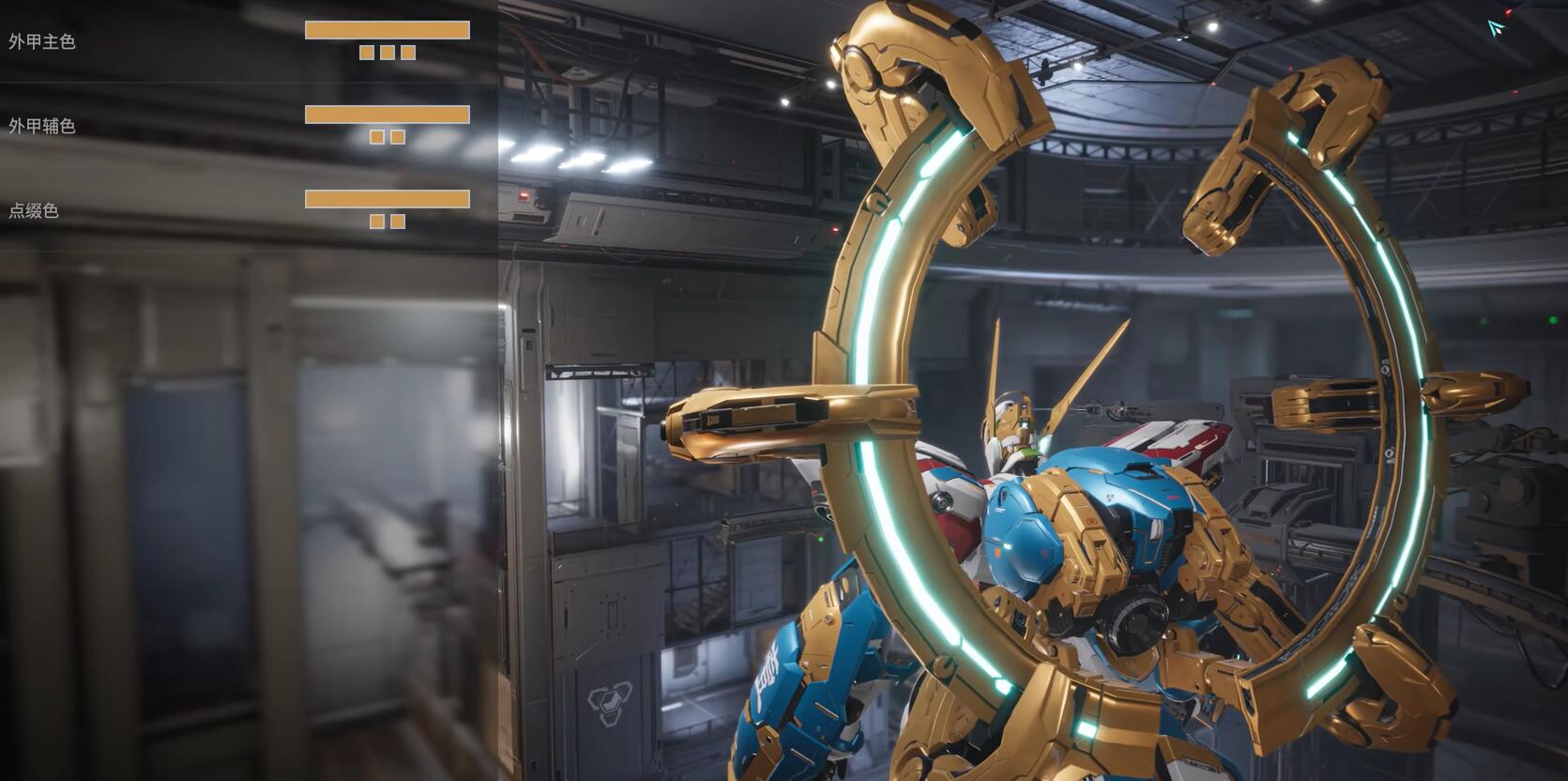The width and height of the screenshot is (1568, 781).
Task: Choose the right small swatch under 点缀色
Action: tap(398, 222)
